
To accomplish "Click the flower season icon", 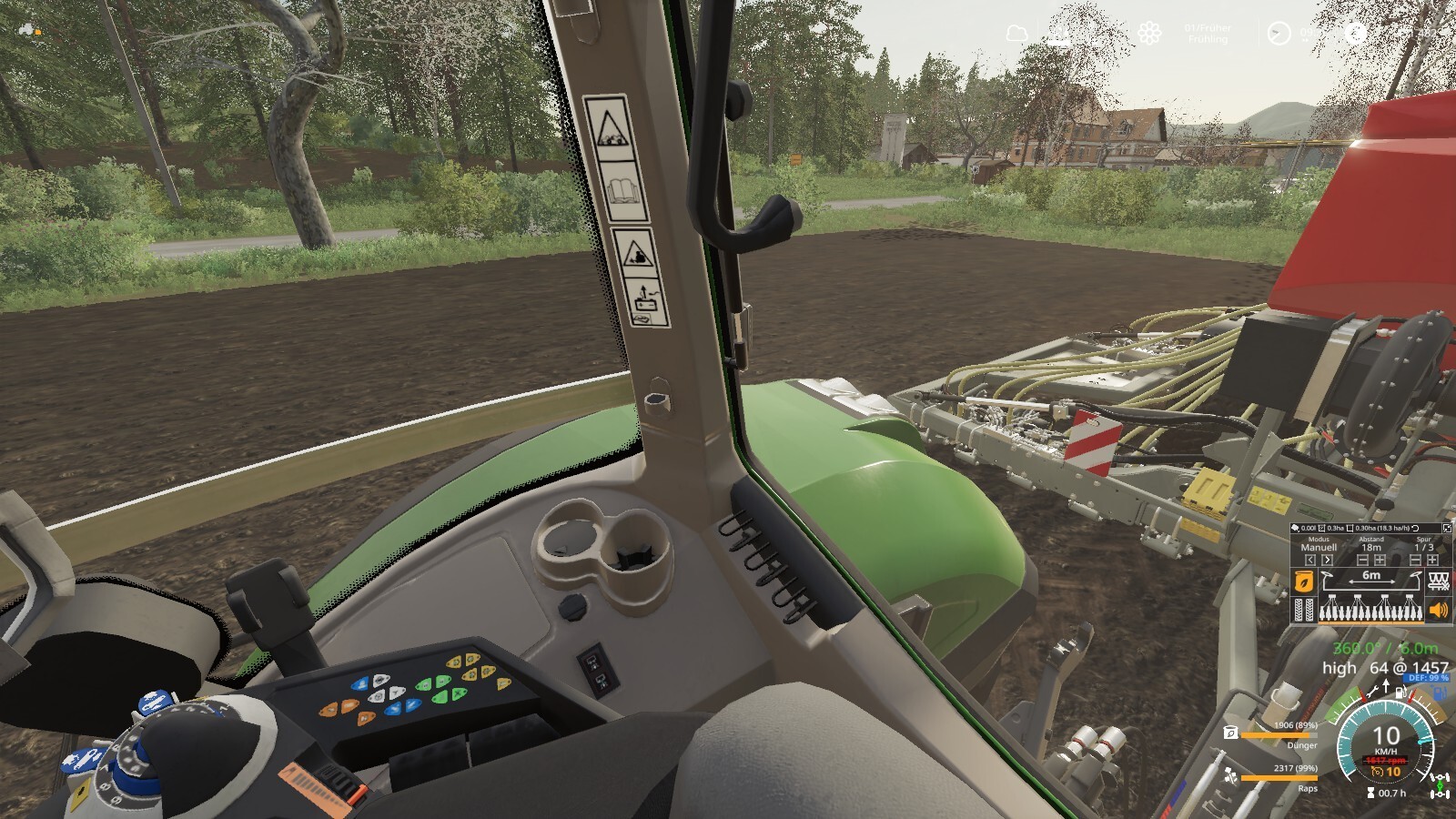I will point(1149,35).
